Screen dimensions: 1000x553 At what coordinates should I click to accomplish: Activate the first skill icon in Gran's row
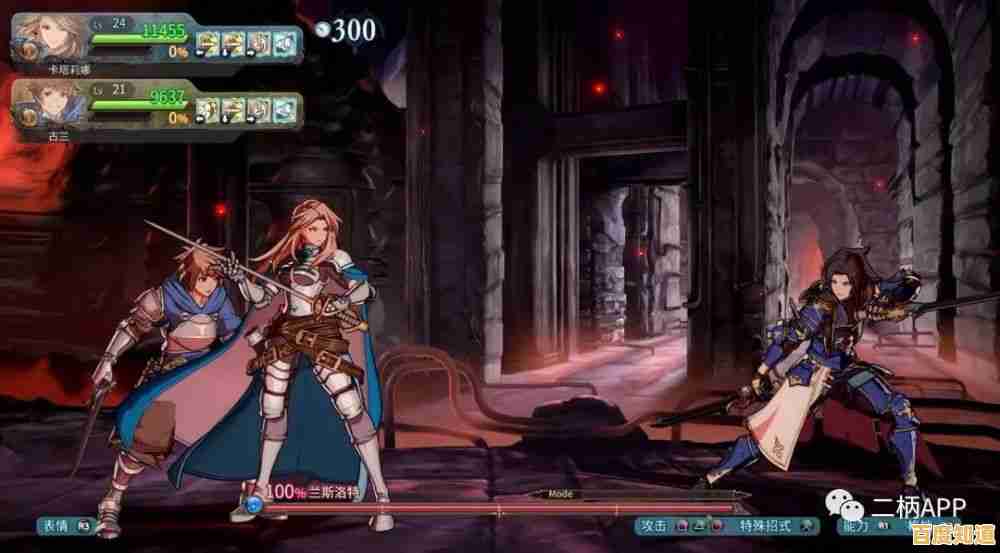coord(207,107)
